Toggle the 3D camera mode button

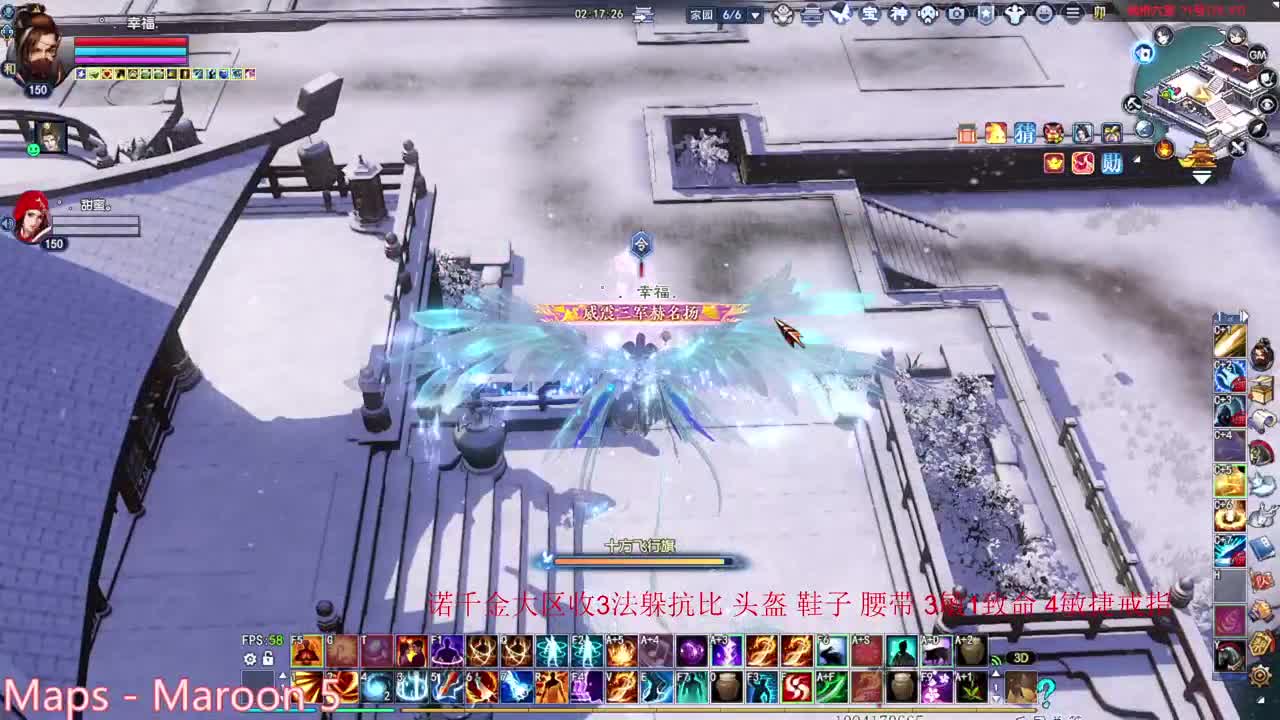tap(1022, 657)
